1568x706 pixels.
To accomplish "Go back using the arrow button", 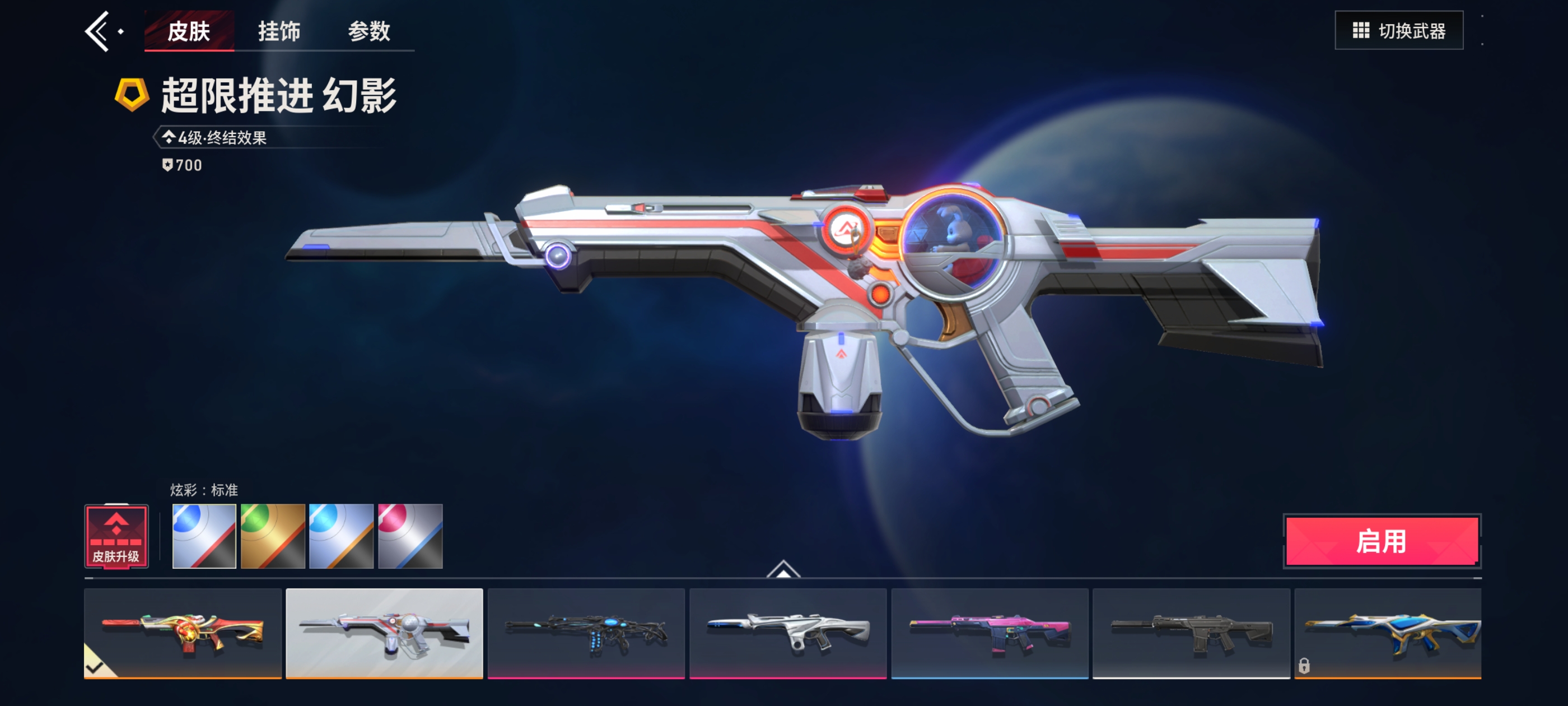I will point(98,31).
